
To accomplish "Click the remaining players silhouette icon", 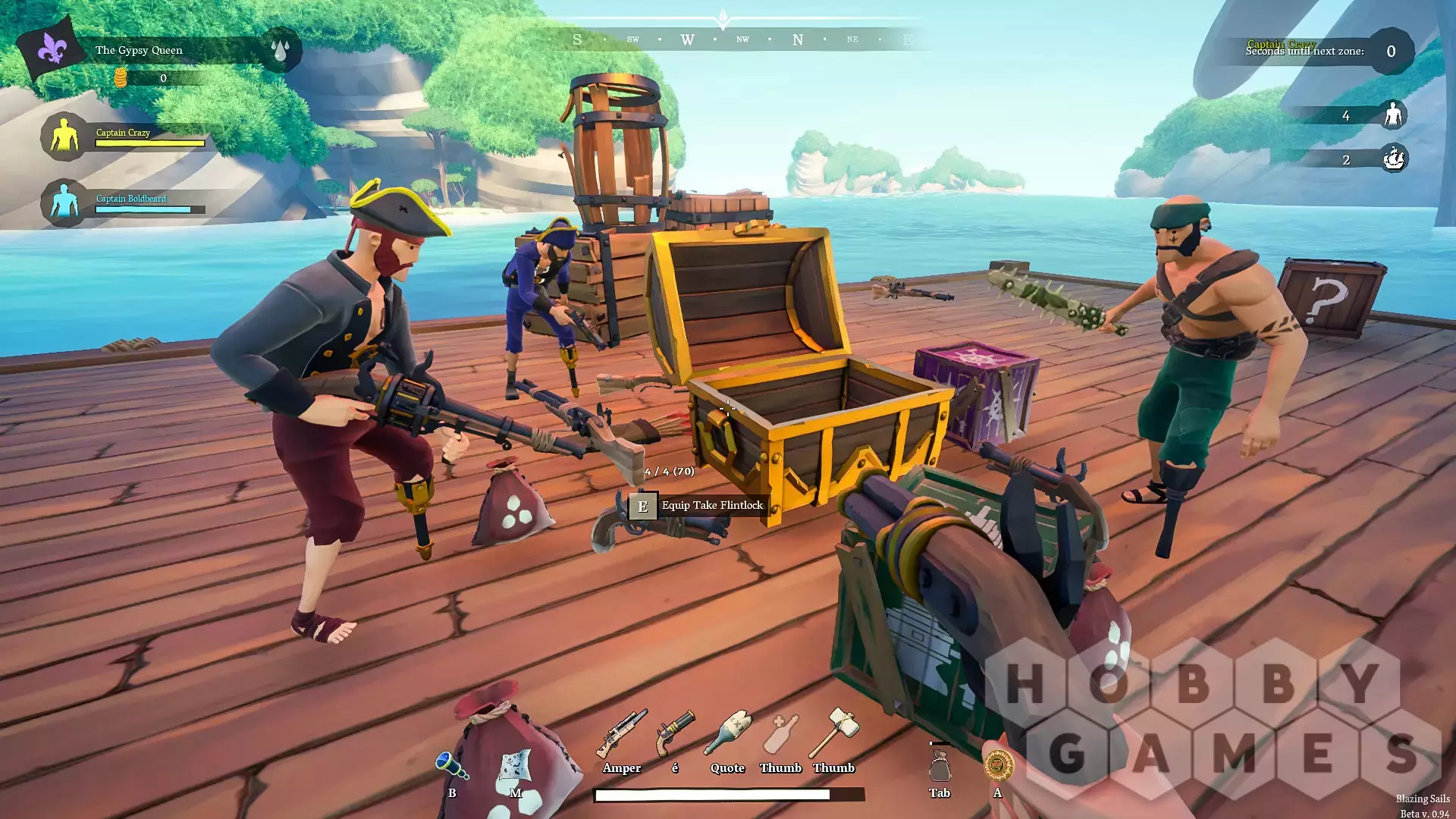I will point(1392,115).
